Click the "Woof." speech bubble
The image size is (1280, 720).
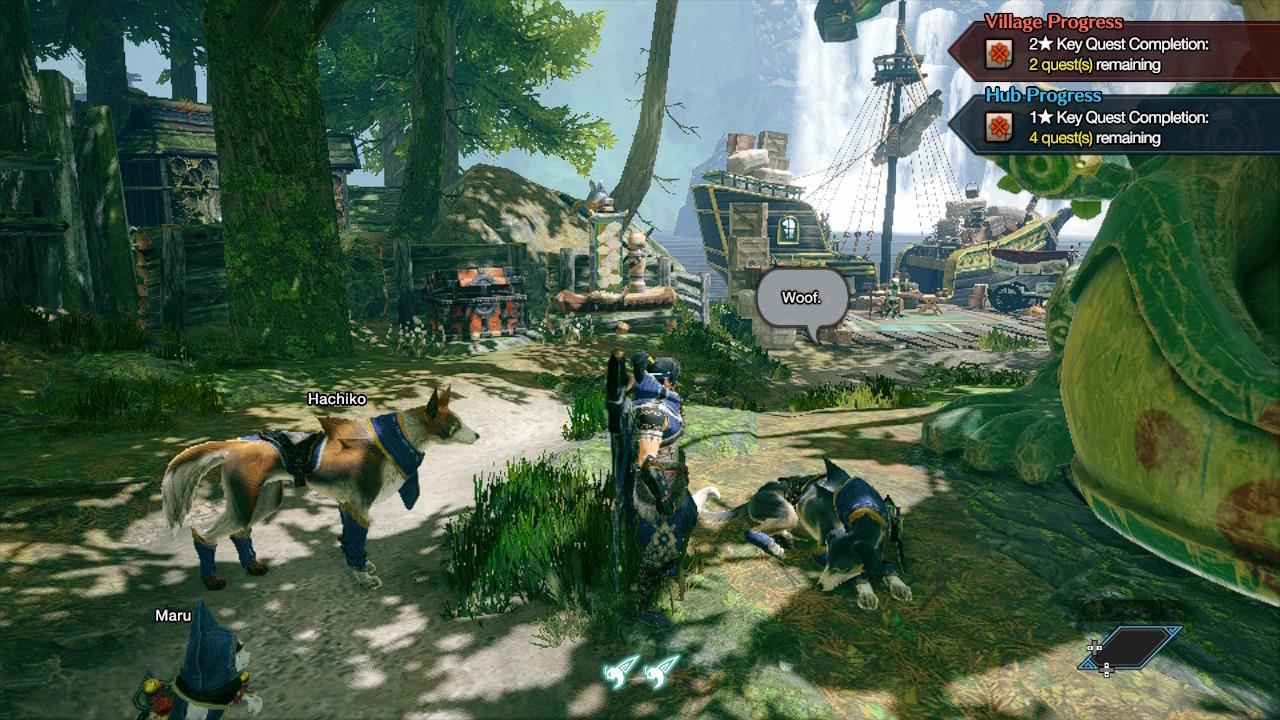[801, 299]
